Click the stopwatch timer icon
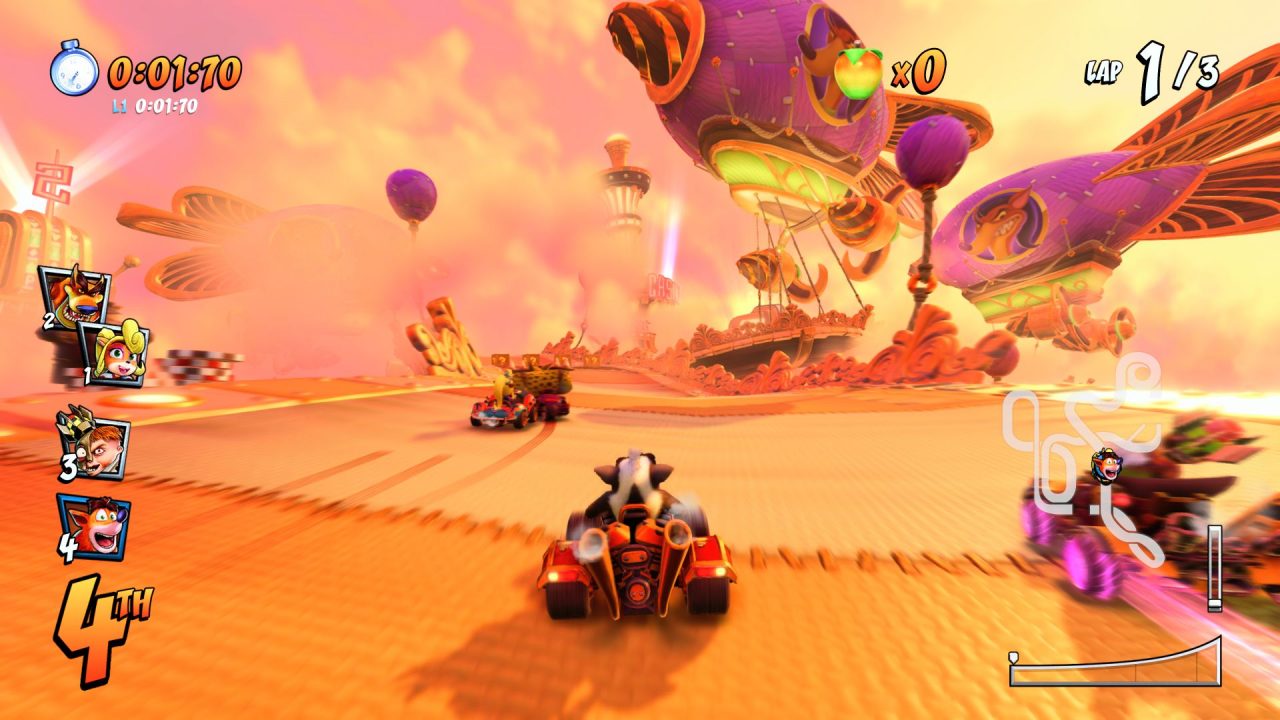Screen dimensions: 1280x720 74,70
